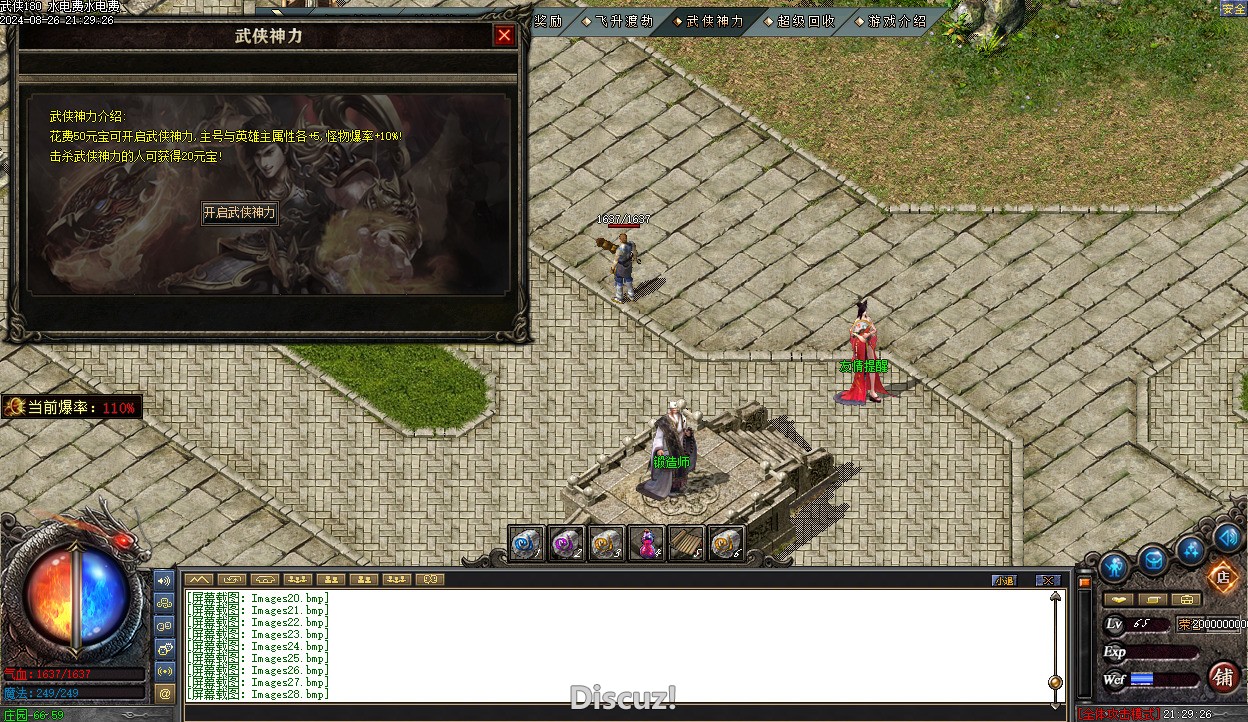Use the purple scroll in hotbar slot 2
This screenshot has width=1248, height=722.
(x=567, y=543)
